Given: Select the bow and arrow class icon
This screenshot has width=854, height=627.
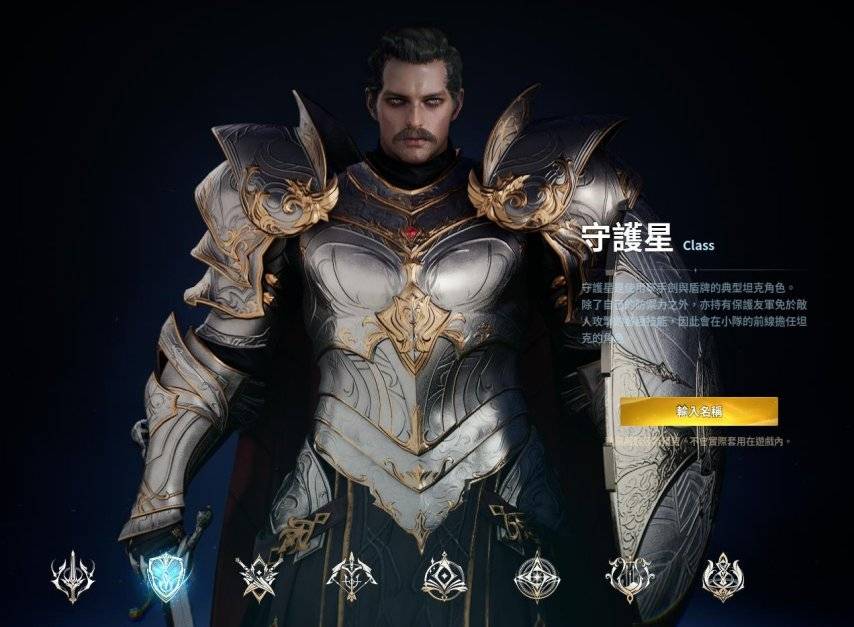Looking at the screenshot, I should (350, 577).
